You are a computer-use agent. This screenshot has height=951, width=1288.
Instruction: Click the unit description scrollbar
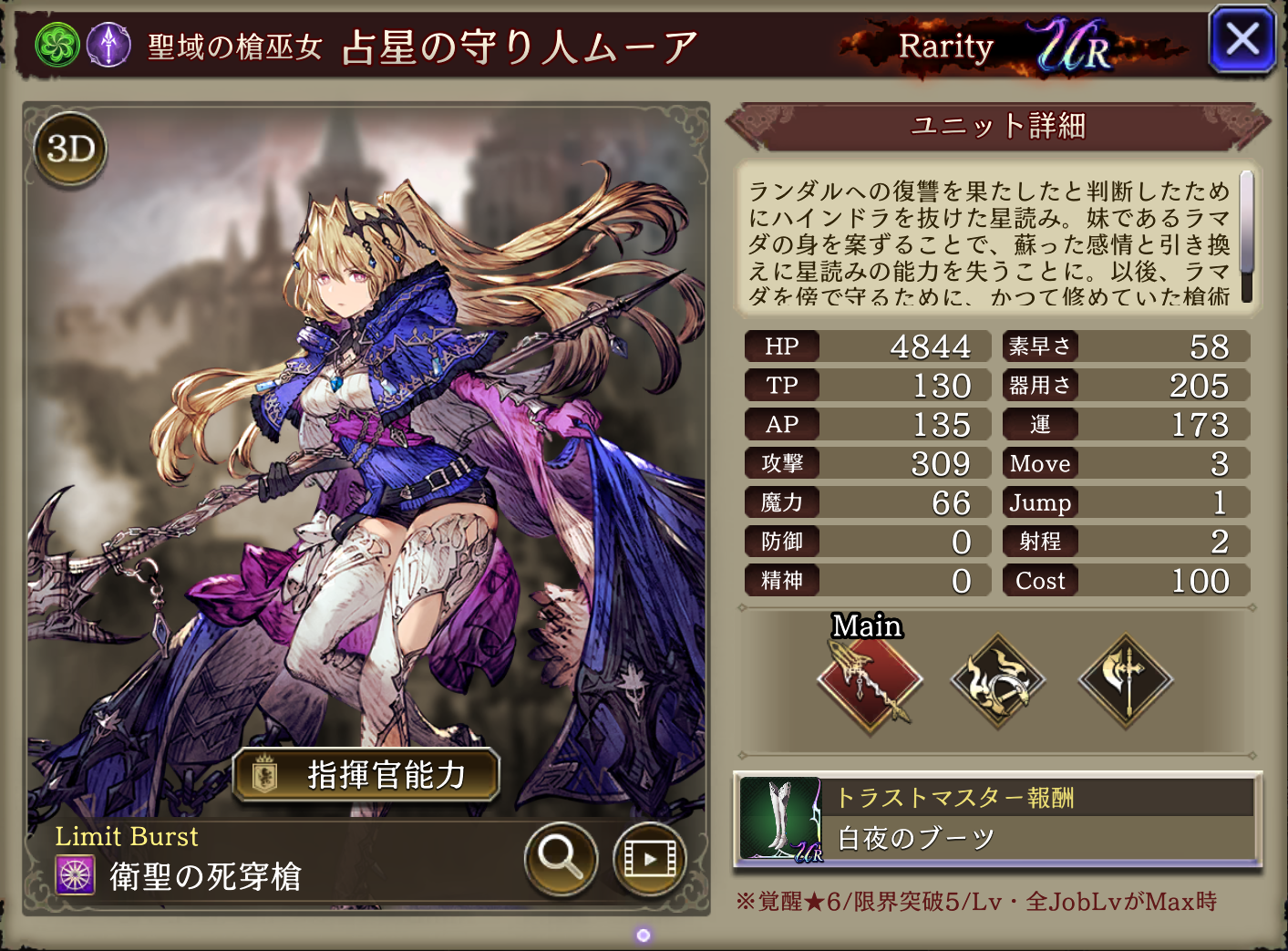(1246, 235)
